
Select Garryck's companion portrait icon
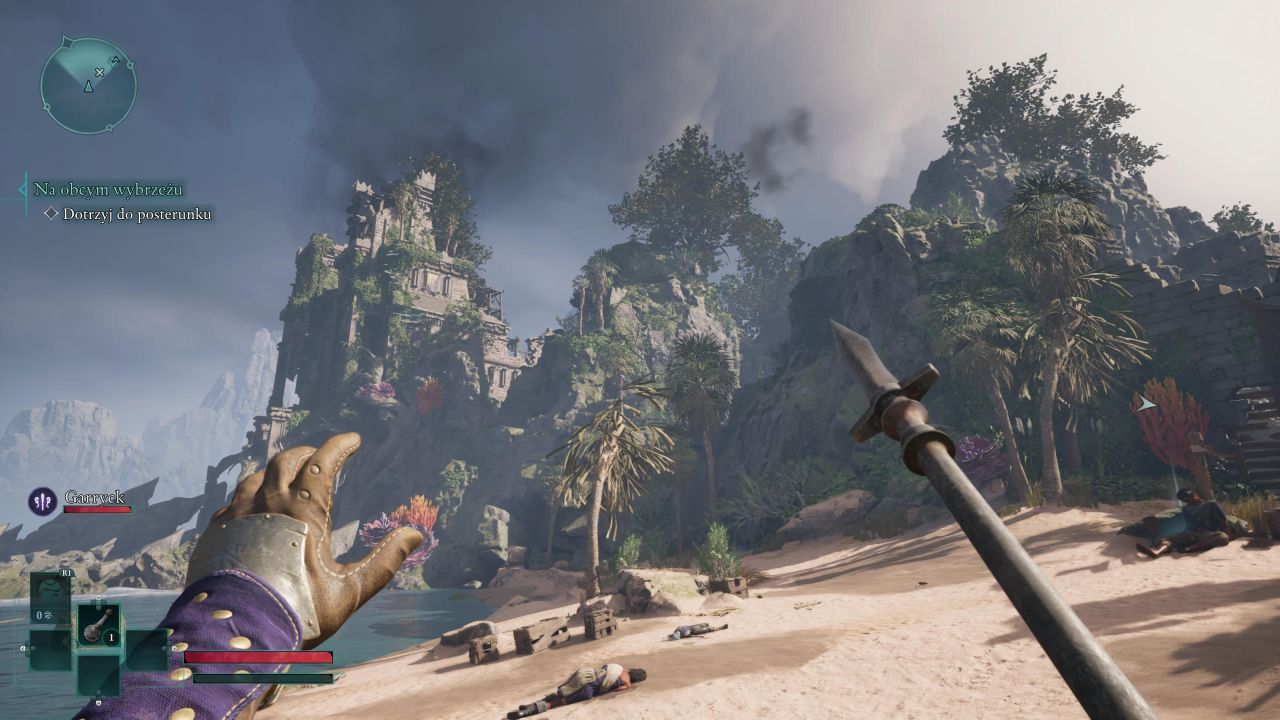point(42,500)
